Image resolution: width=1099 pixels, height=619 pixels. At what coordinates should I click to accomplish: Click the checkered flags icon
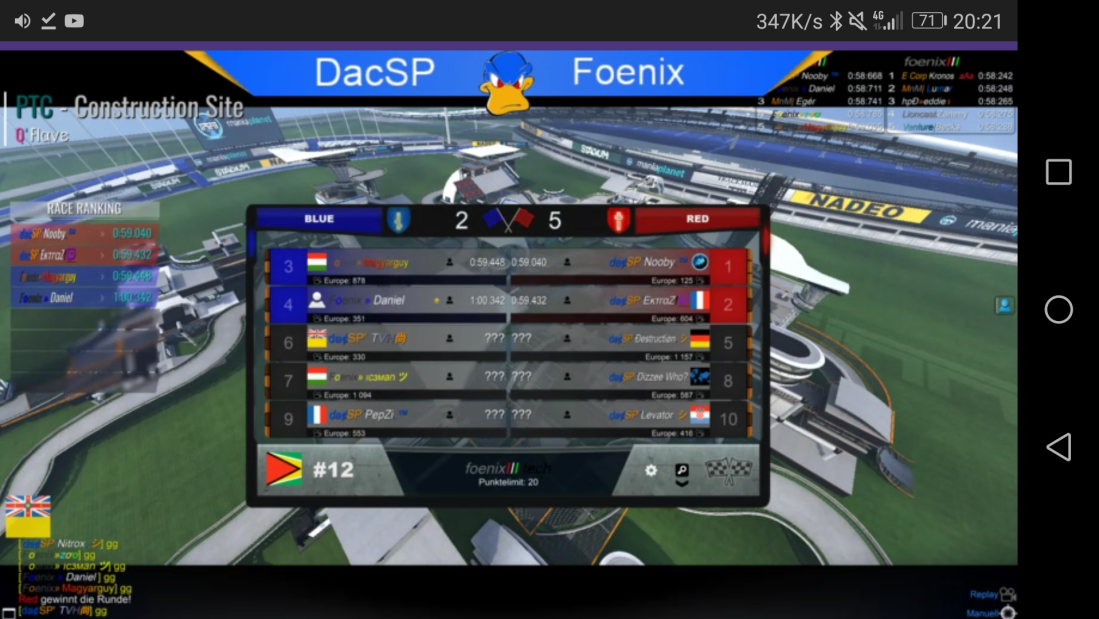(727, 469)
